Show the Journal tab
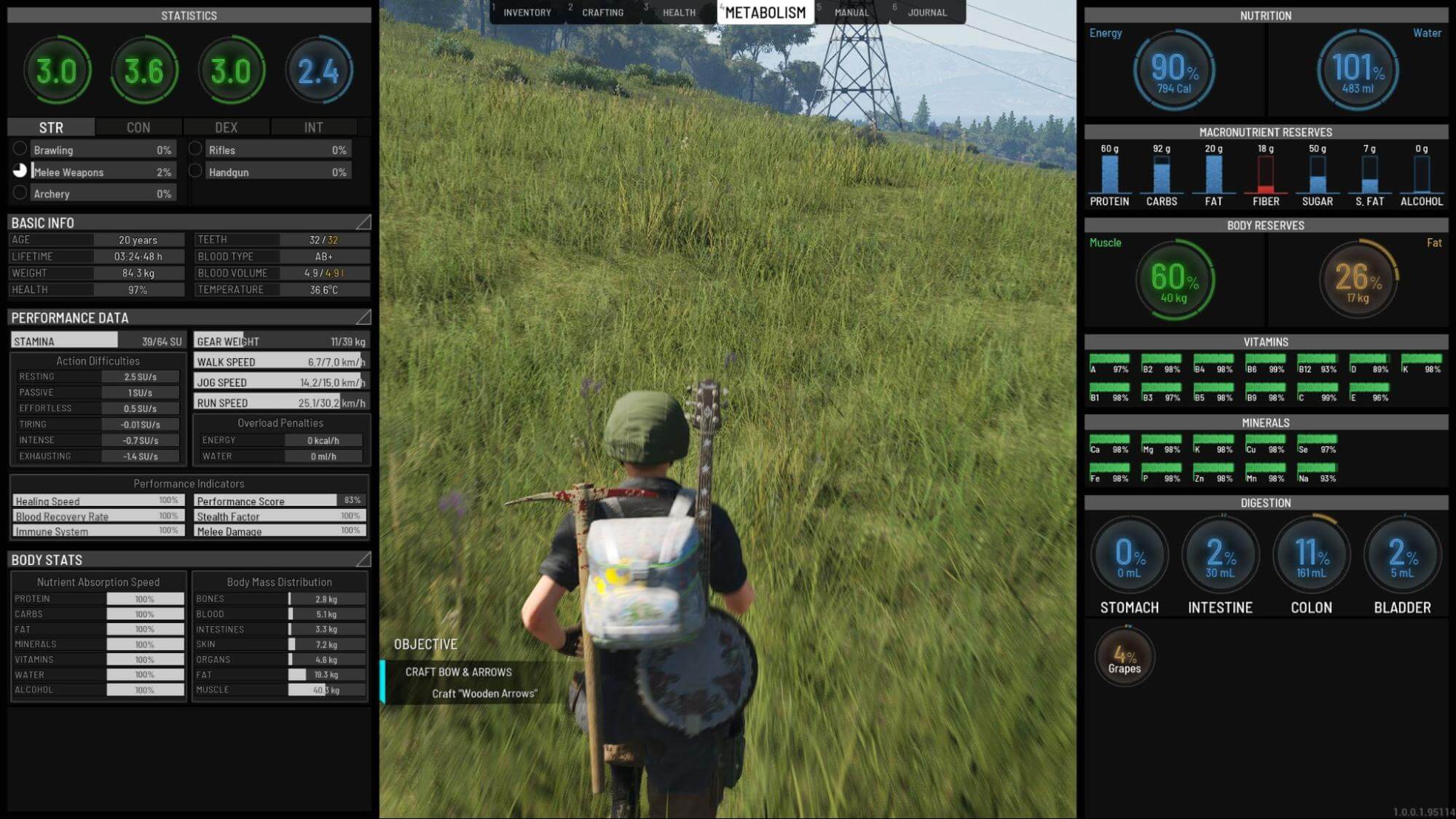 point(927,12)
